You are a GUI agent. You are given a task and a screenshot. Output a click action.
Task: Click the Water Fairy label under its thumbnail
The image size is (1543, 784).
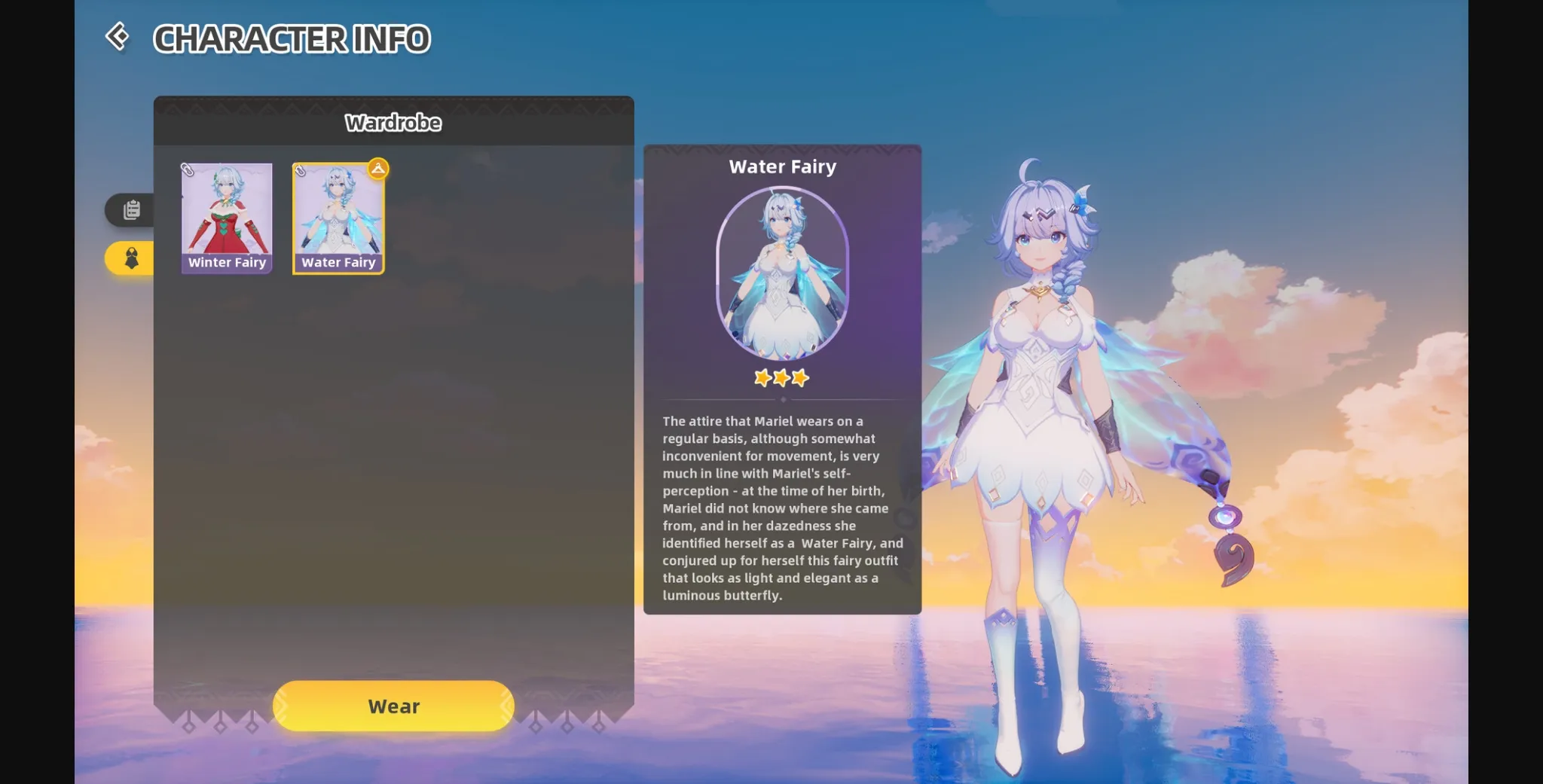(x=338, y=262)
